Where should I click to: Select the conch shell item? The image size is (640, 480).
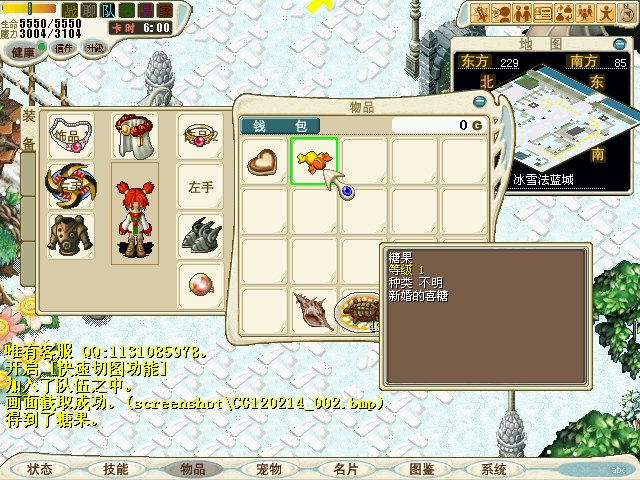click(x=314, y=311)
